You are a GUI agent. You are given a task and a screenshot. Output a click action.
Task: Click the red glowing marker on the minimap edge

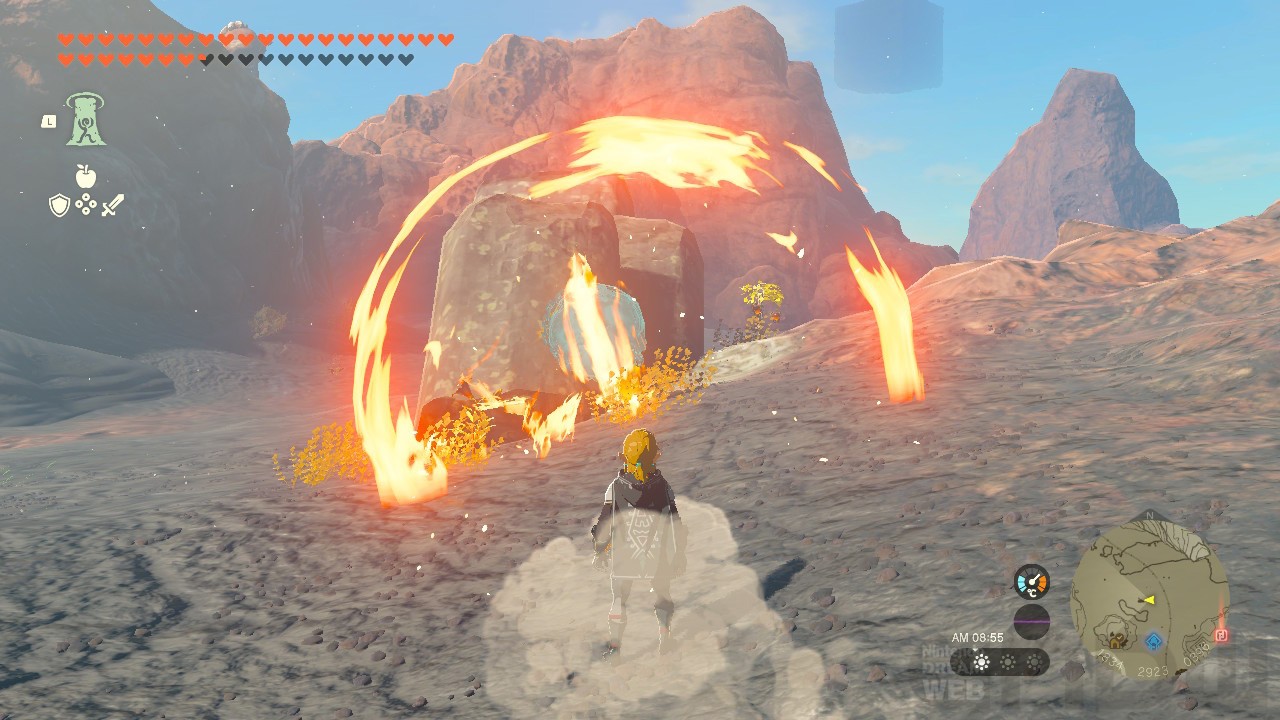tap(1221, 635)
